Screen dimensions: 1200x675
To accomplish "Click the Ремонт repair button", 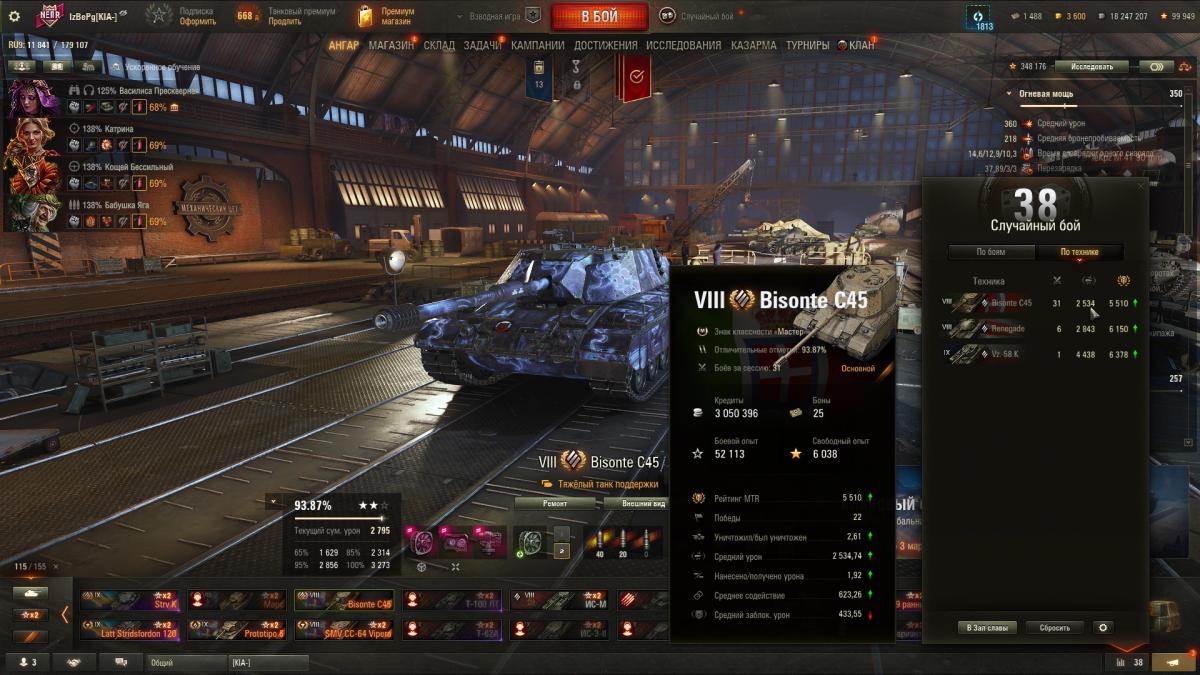I will [x=554, y=504].
